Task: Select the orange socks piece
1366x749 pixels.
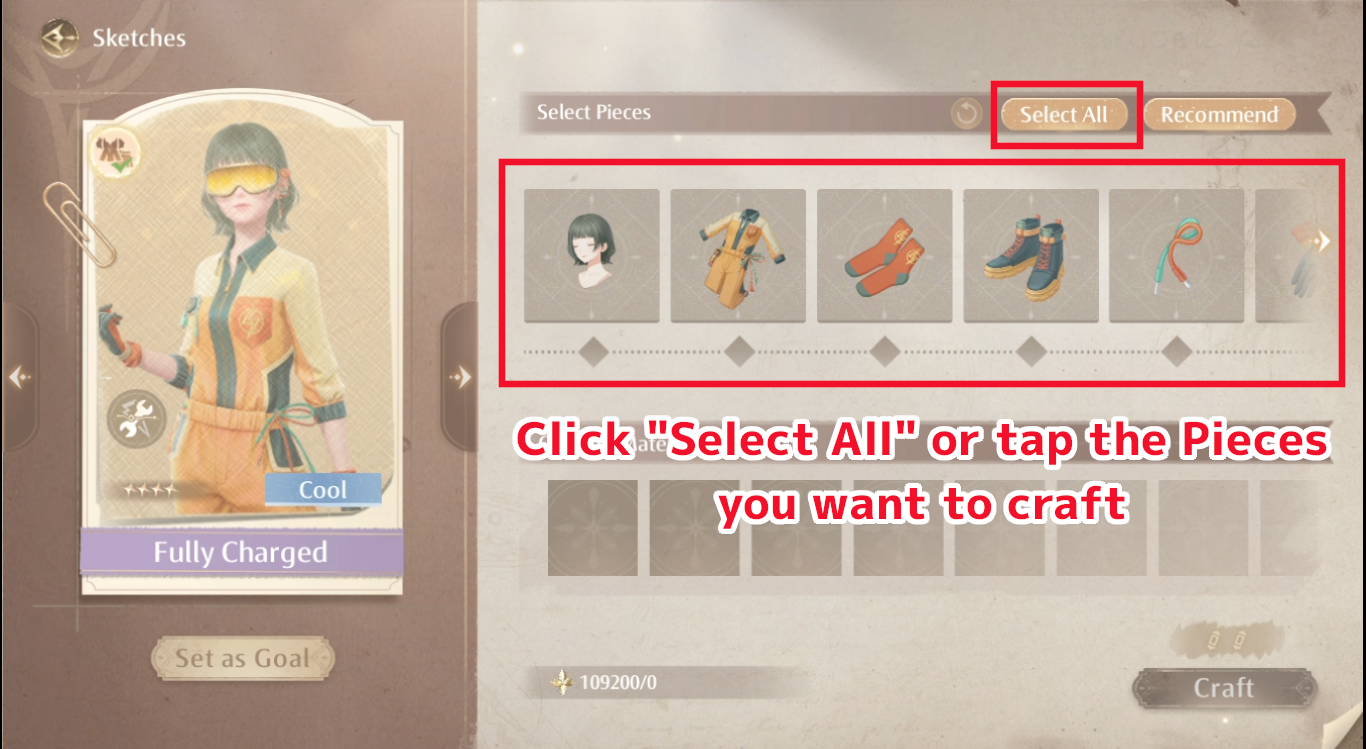Action: click(x=884, y=254)
